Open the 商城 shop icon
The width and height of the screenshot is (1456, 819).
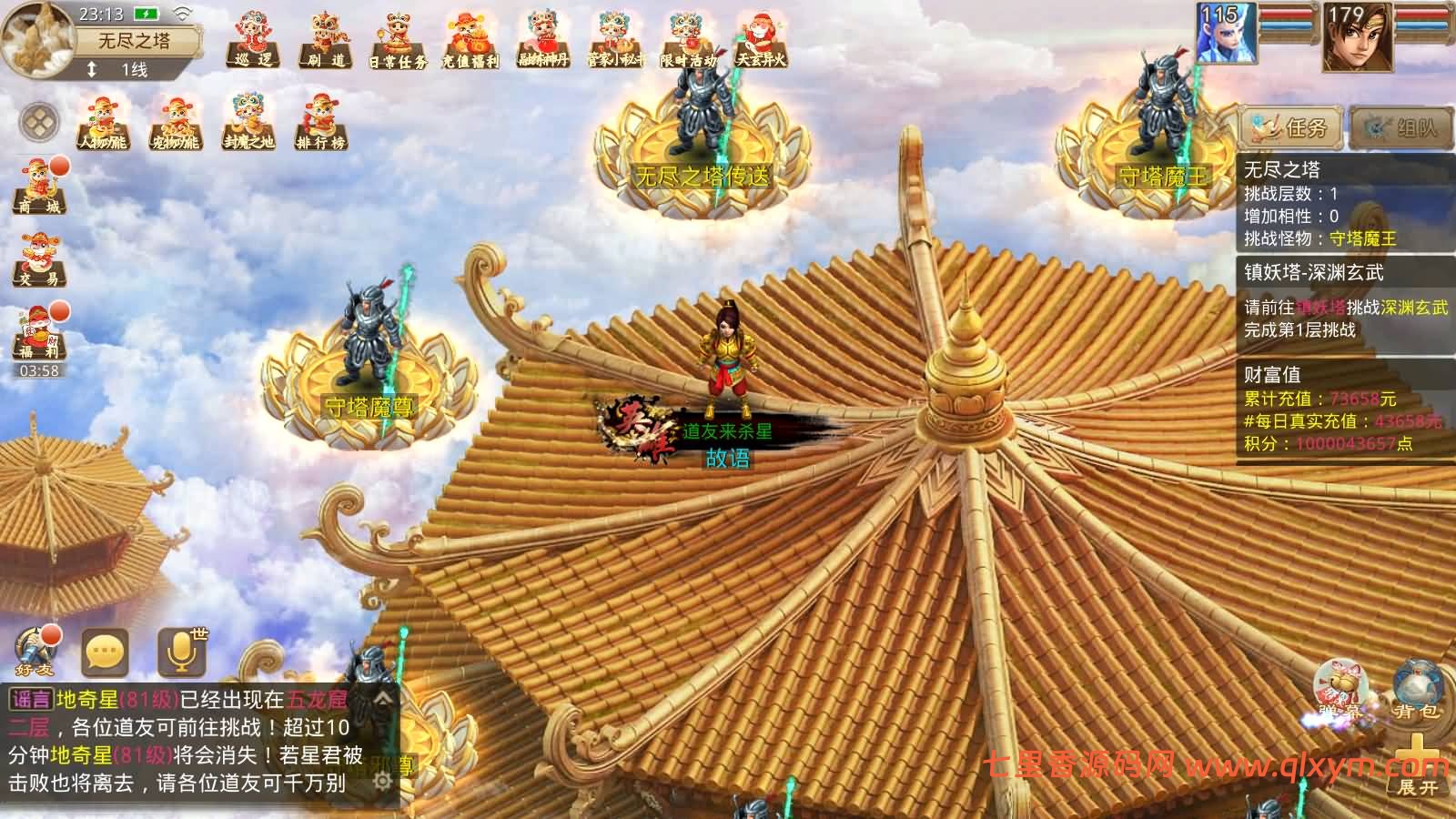click(38, 182)
